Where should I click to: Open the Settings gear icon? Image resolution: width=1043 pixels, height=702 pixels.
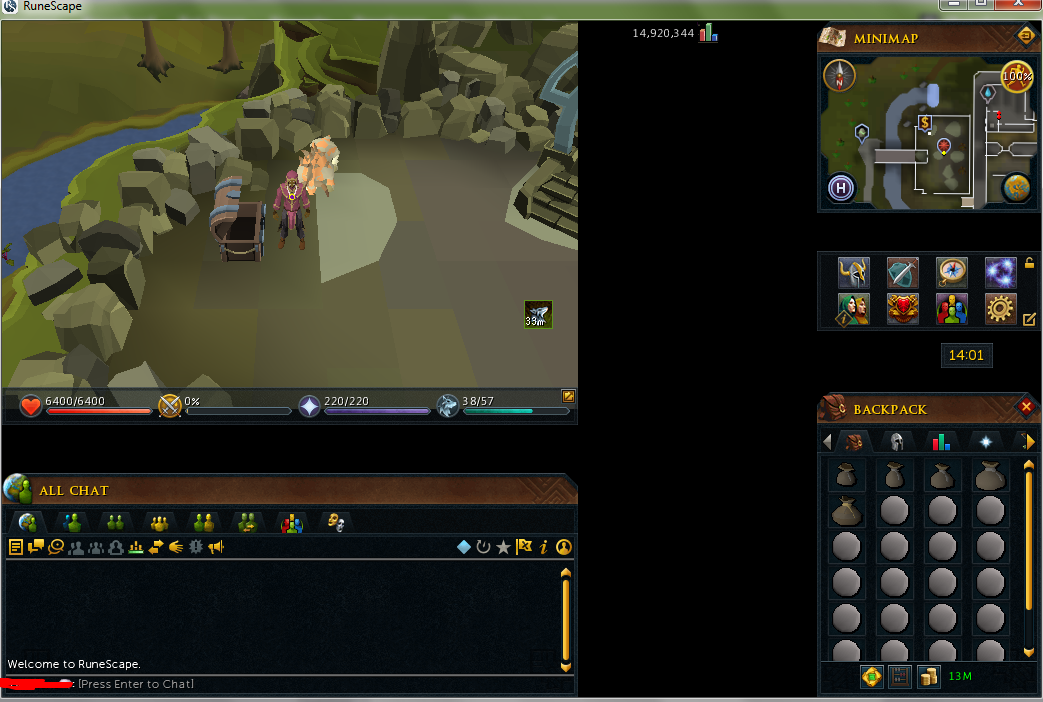(1000, 308)
